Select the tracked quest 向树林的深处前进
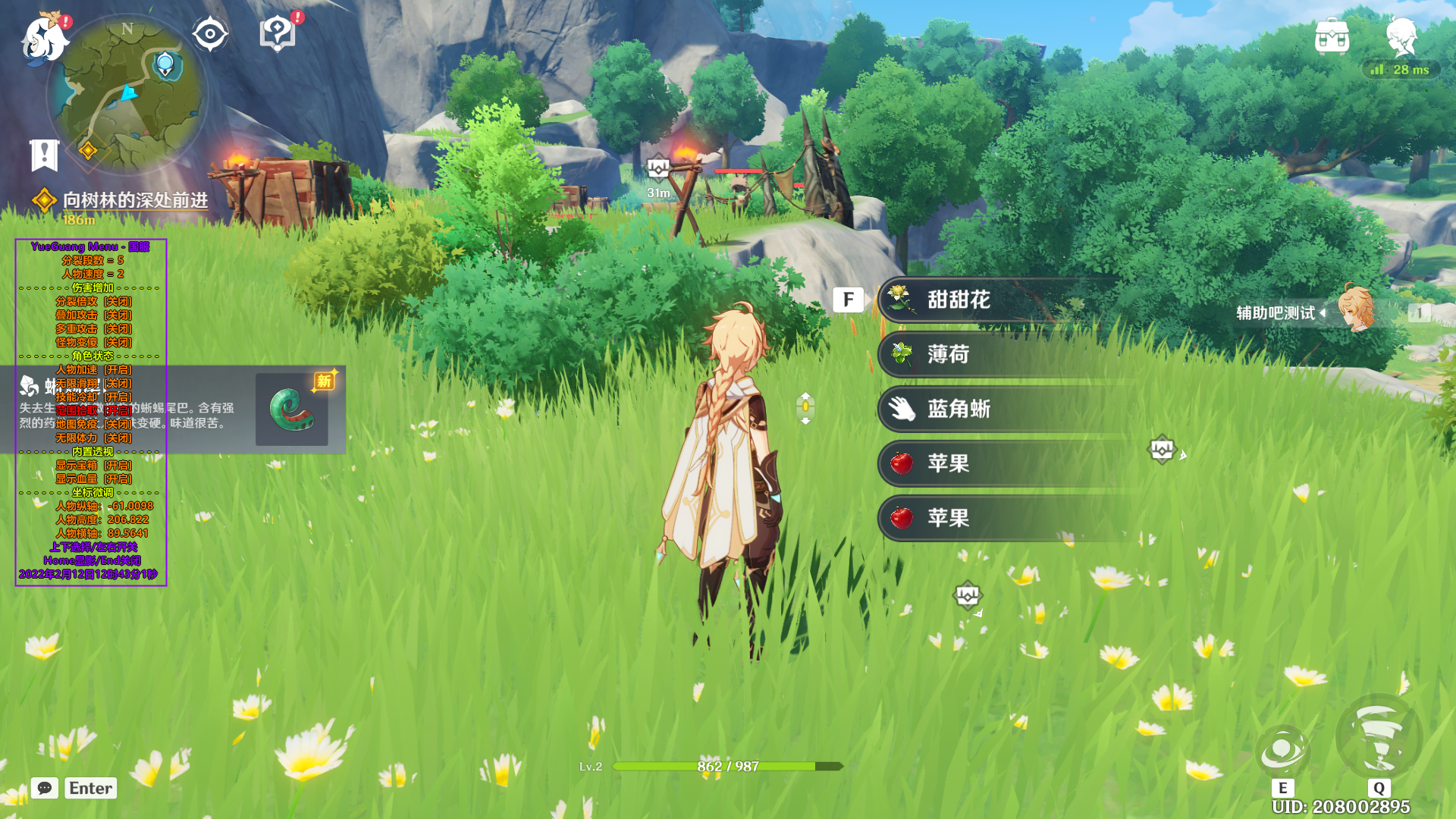The width and height of the screenshot is (1456, 819). pyautogui.click(x=135, y=200)
